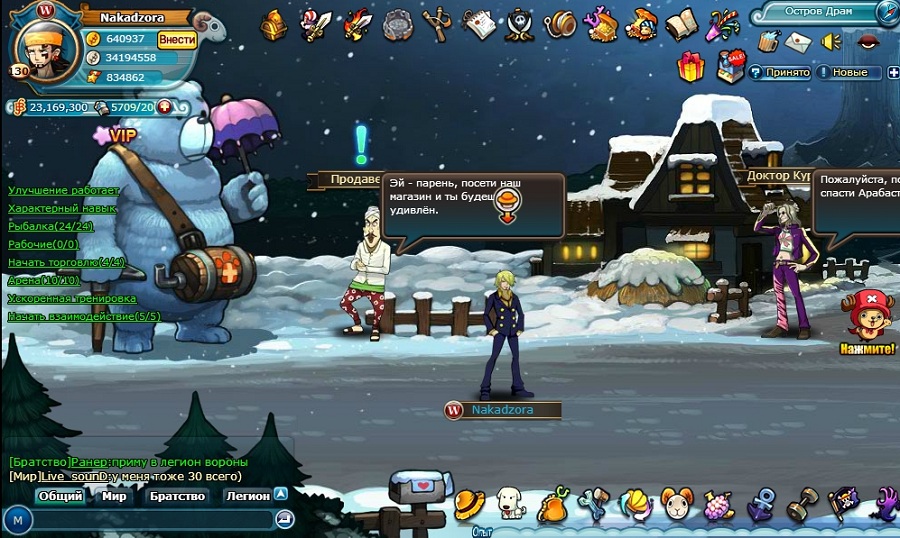Follow the Рыбалка(24/24) link
Image resolution: width=900 pixels, height=538 pixels.
point(51,226)
